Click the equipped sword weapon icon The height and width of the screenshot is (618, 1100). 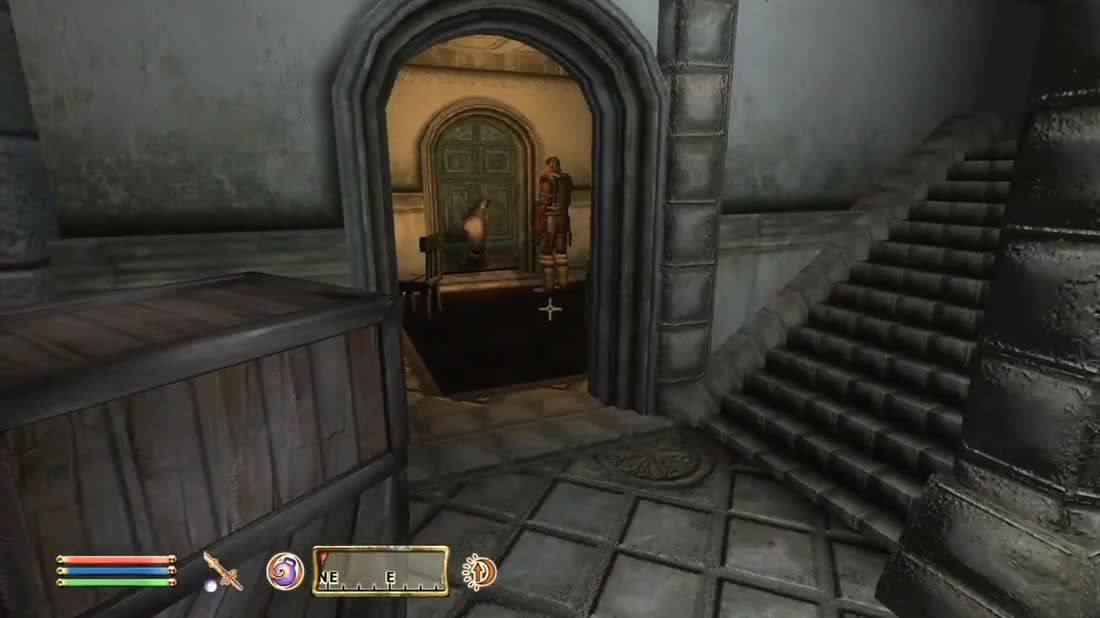tap(222, 571)
